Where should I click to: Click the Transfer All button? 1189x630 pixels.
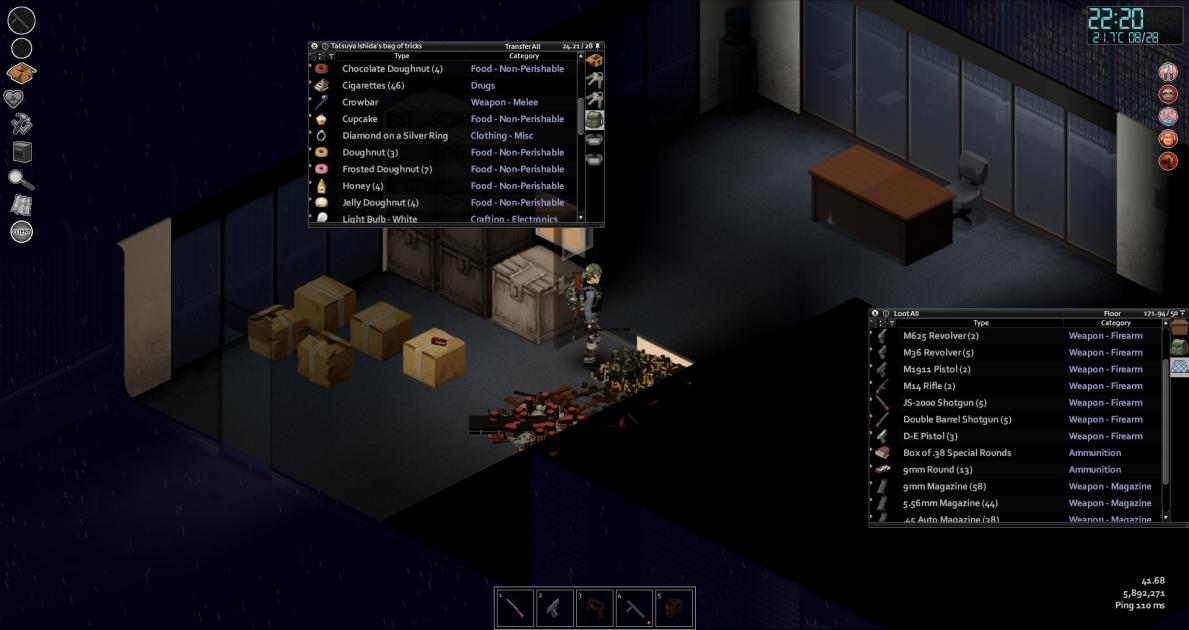[522, 46]
